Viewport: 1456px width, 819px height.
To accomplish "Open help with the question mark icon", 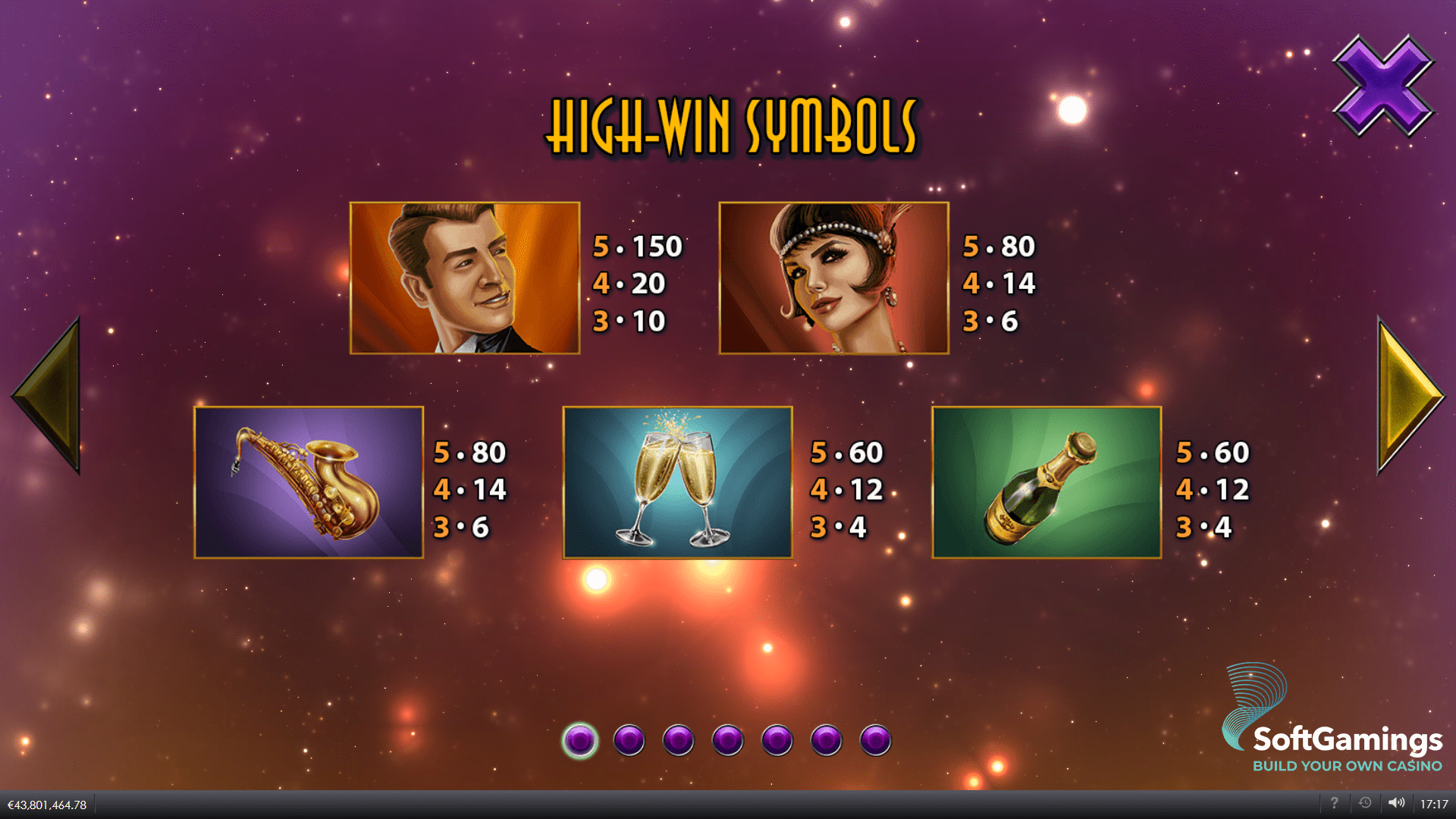I will tap(1334, 804).
